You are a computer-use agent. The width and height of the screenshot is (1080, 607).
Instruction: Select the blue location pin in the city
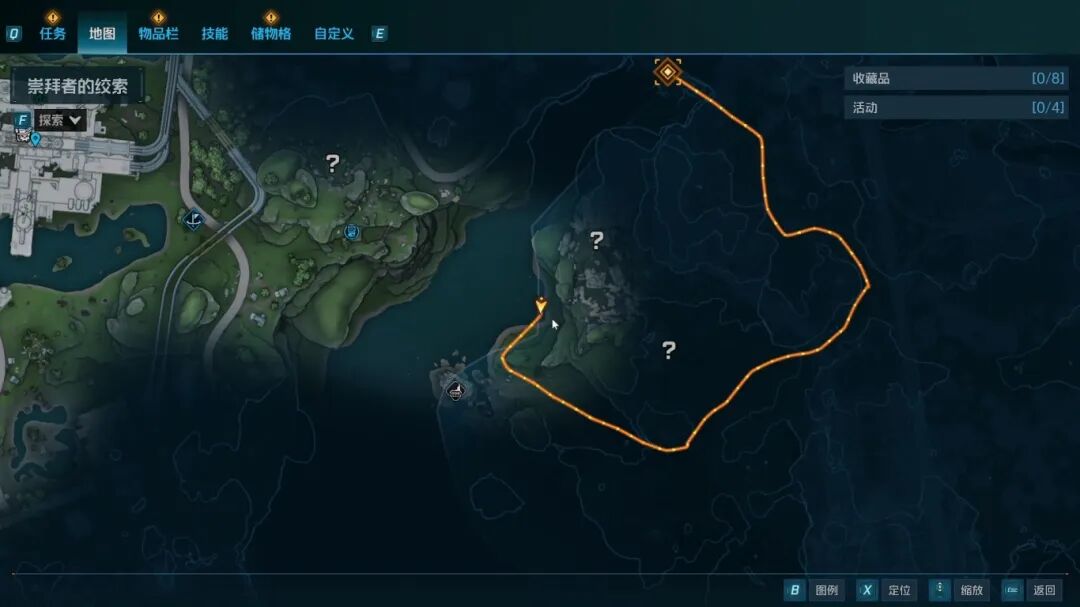click(36, 140)
